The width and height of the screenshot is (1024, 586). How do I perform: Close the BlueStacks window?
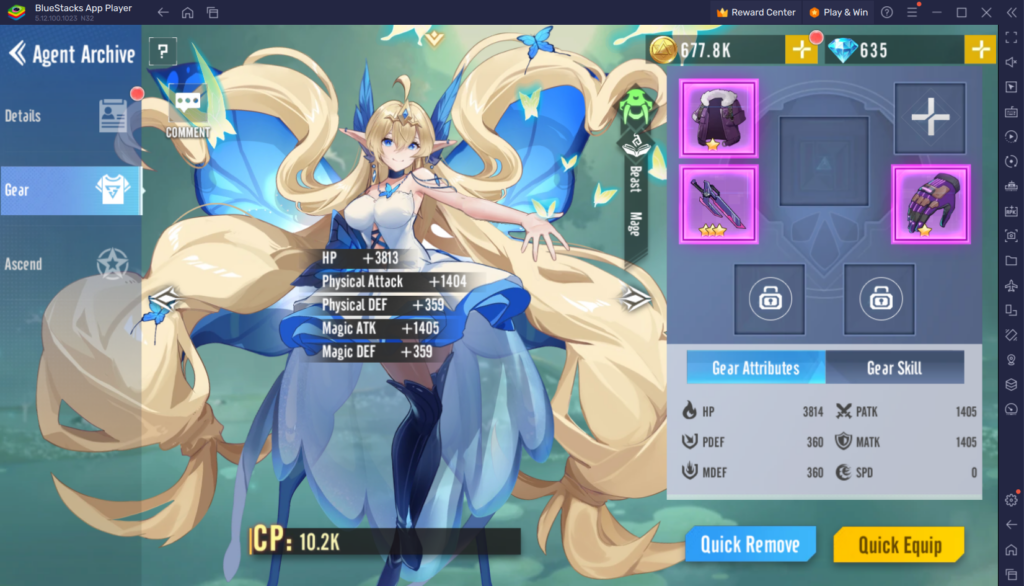986,12
